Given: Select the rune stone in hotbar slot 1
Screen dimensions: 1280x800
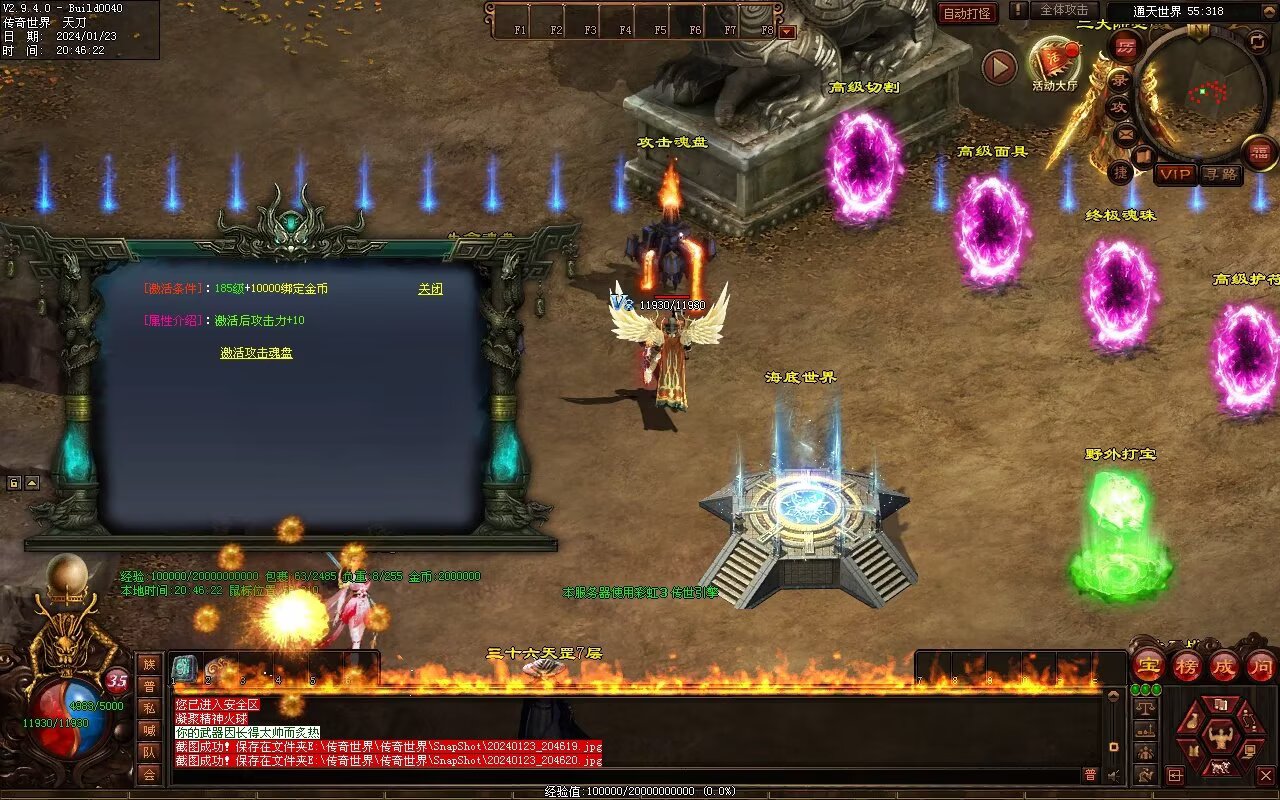Looking at the screenshot, I should pos(185,668).
